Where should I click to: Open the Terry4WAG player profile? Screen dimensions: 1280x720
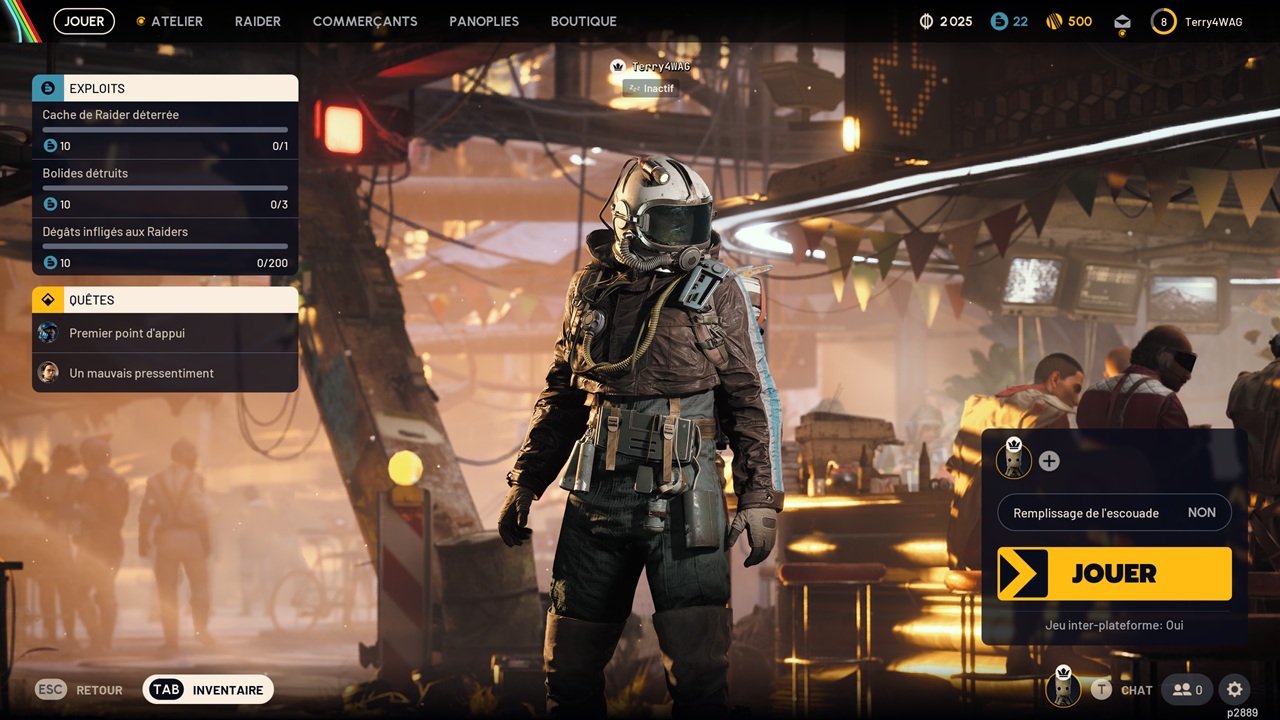pos(1198,22)
